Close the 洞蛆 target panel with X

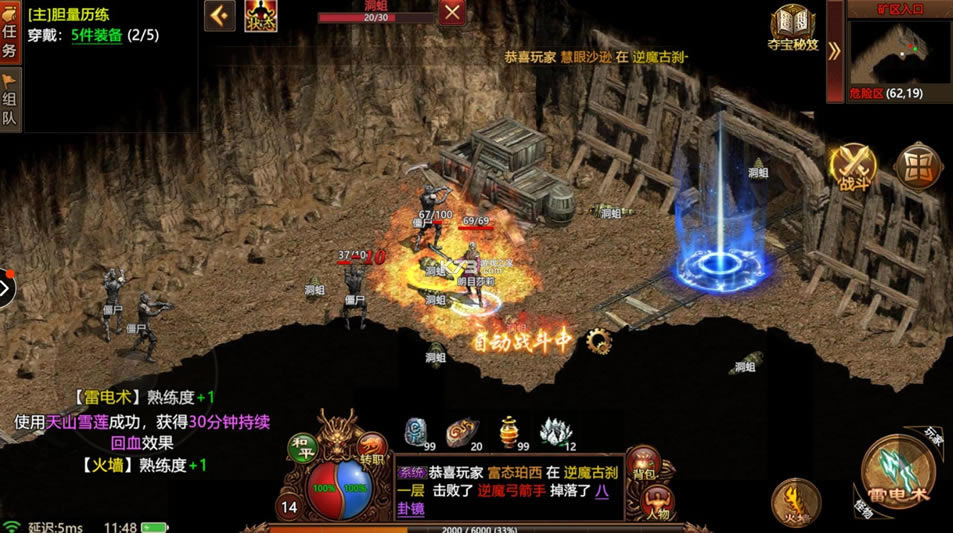tap(452, 13)
